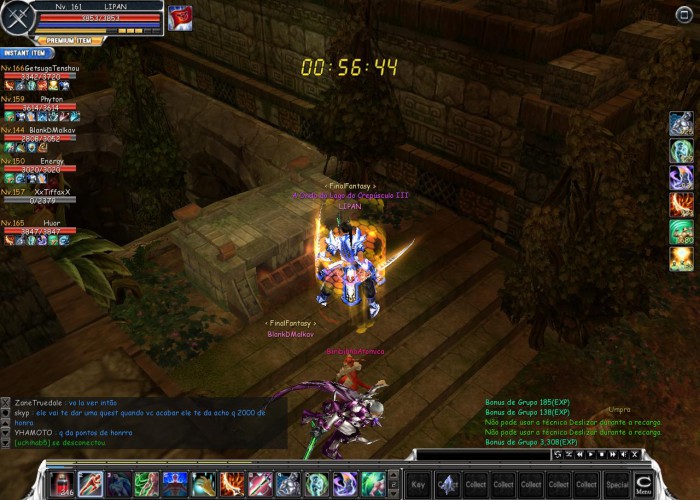Select the purple aura buff icon on the right
Screen dimensions: 700x500
(x=682, y=178)
